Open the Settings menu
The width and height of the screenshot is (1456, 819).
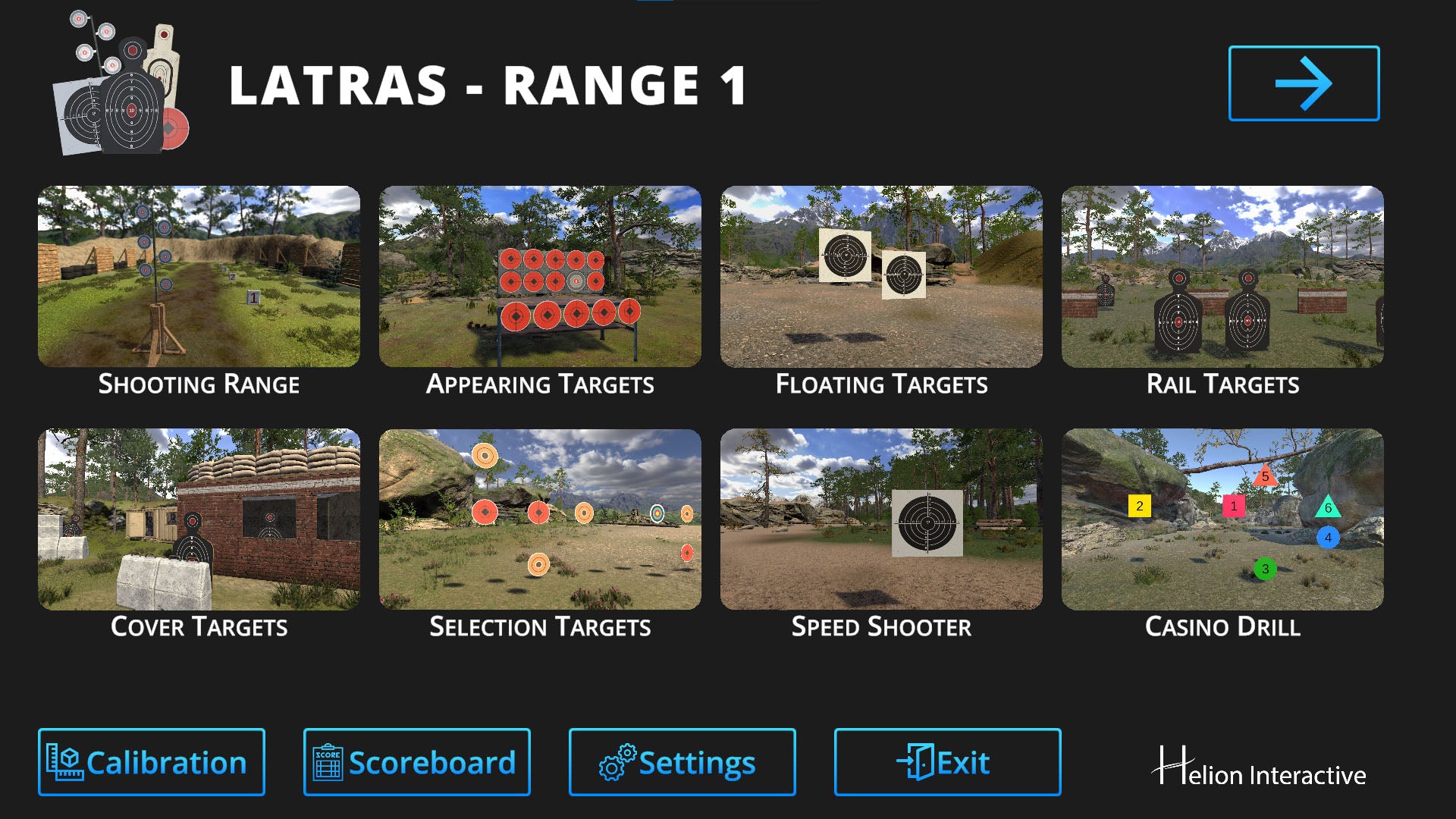pyautogui.click(x=681, y=761)
